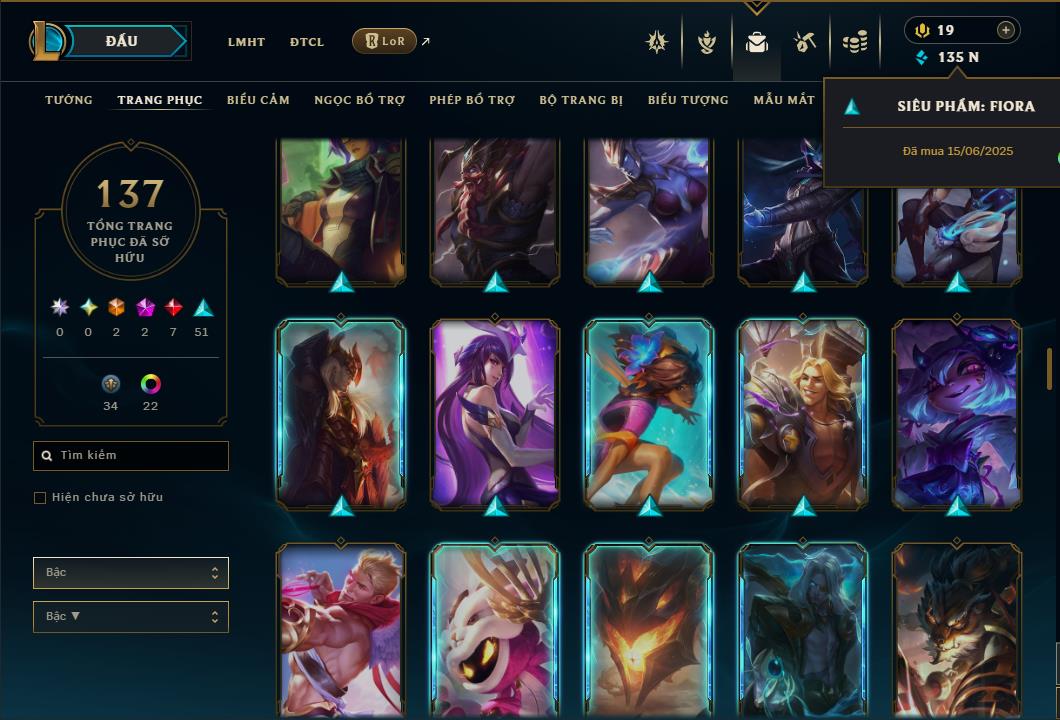Screen dimensions: 1060x720
Task: Go to the NGỌC BỔ TRỢ tab
Action: click(x=359, y=100)
